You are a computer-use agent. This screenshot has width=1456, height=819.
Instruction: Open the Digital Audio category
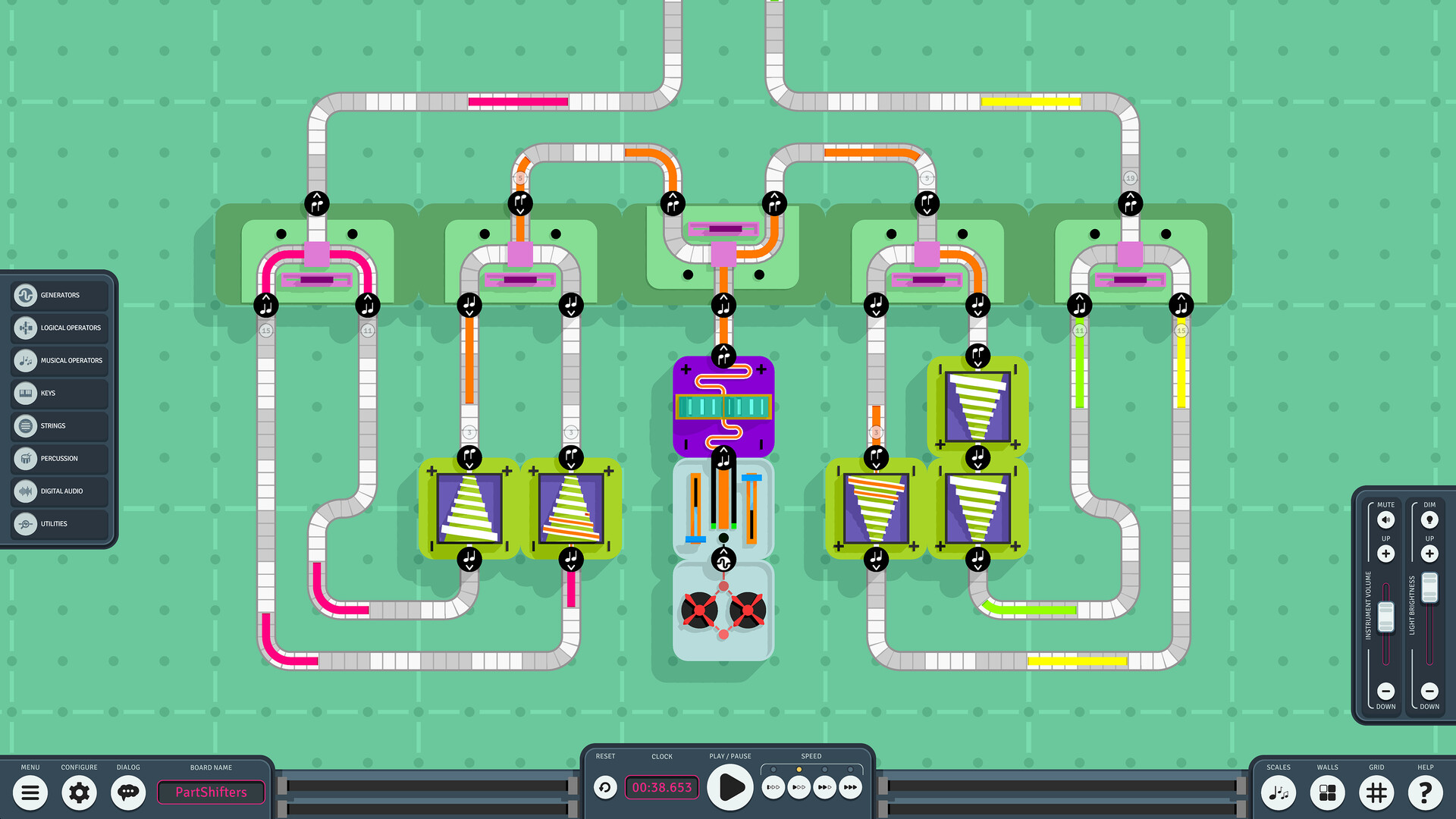point(59,491)
